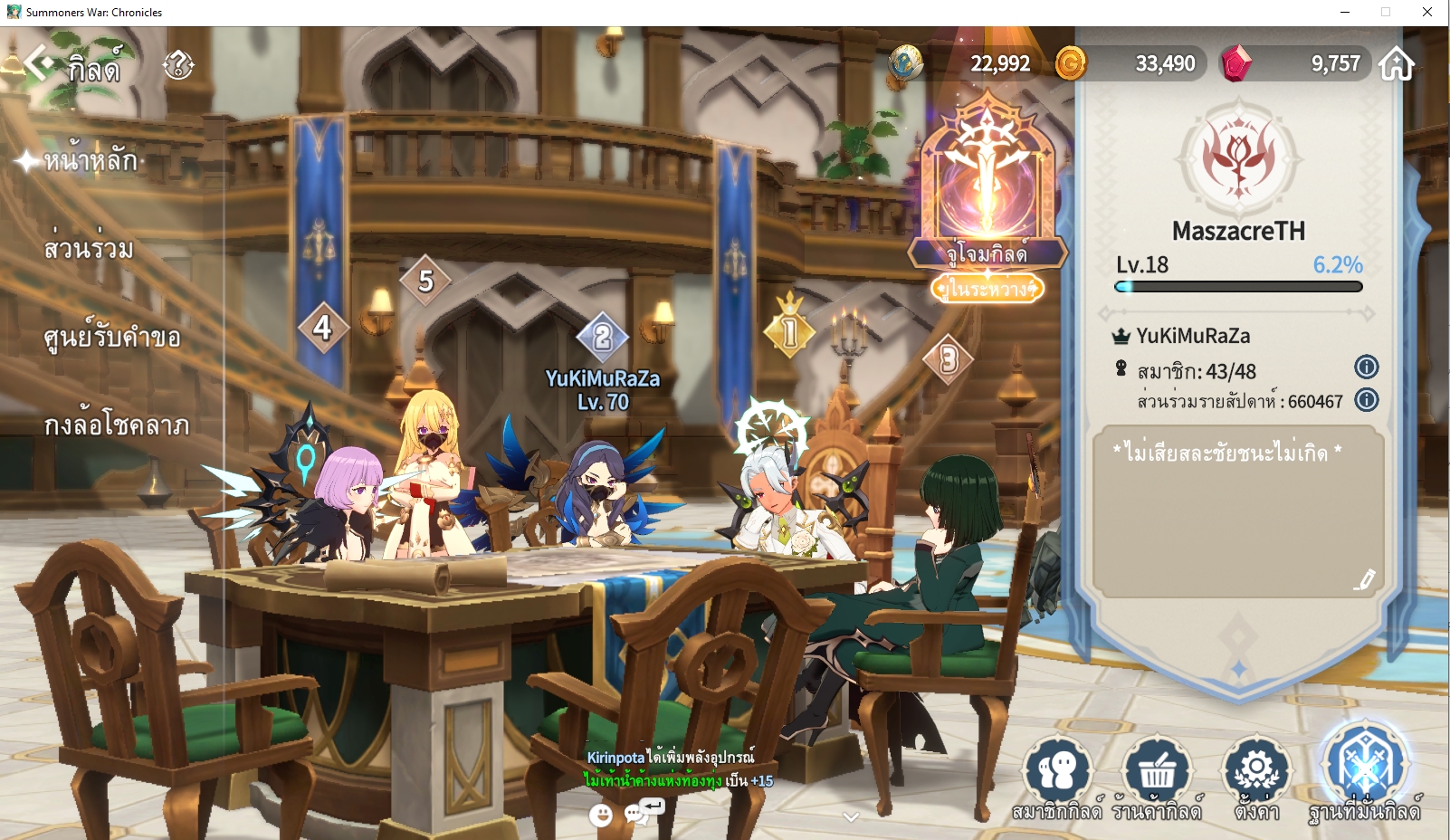
Task: Go back using the guild back arrow
Action: (x=39, y=63)
